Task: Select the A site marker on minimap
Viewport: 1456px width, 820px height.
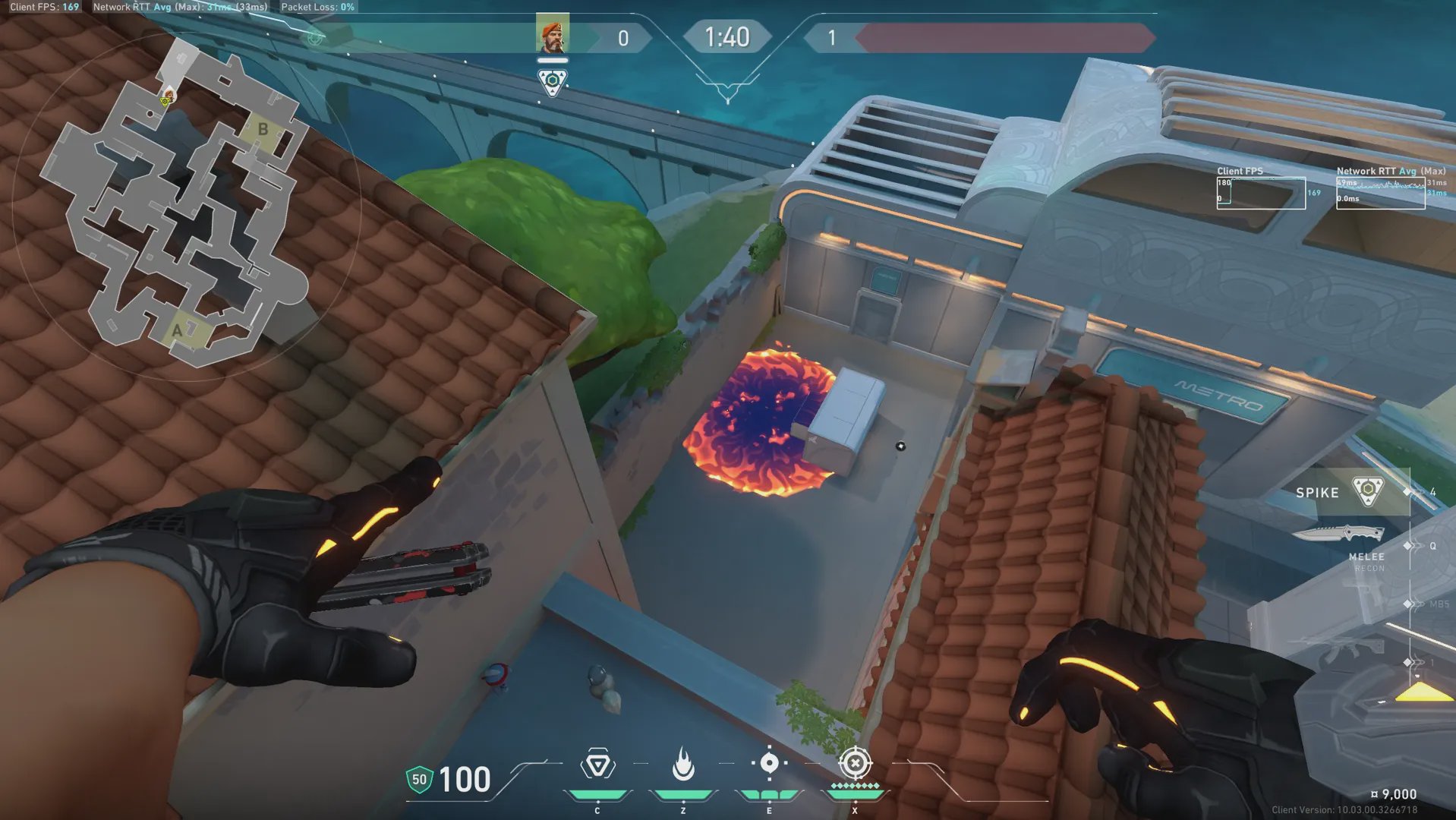Action: [178, 330]
